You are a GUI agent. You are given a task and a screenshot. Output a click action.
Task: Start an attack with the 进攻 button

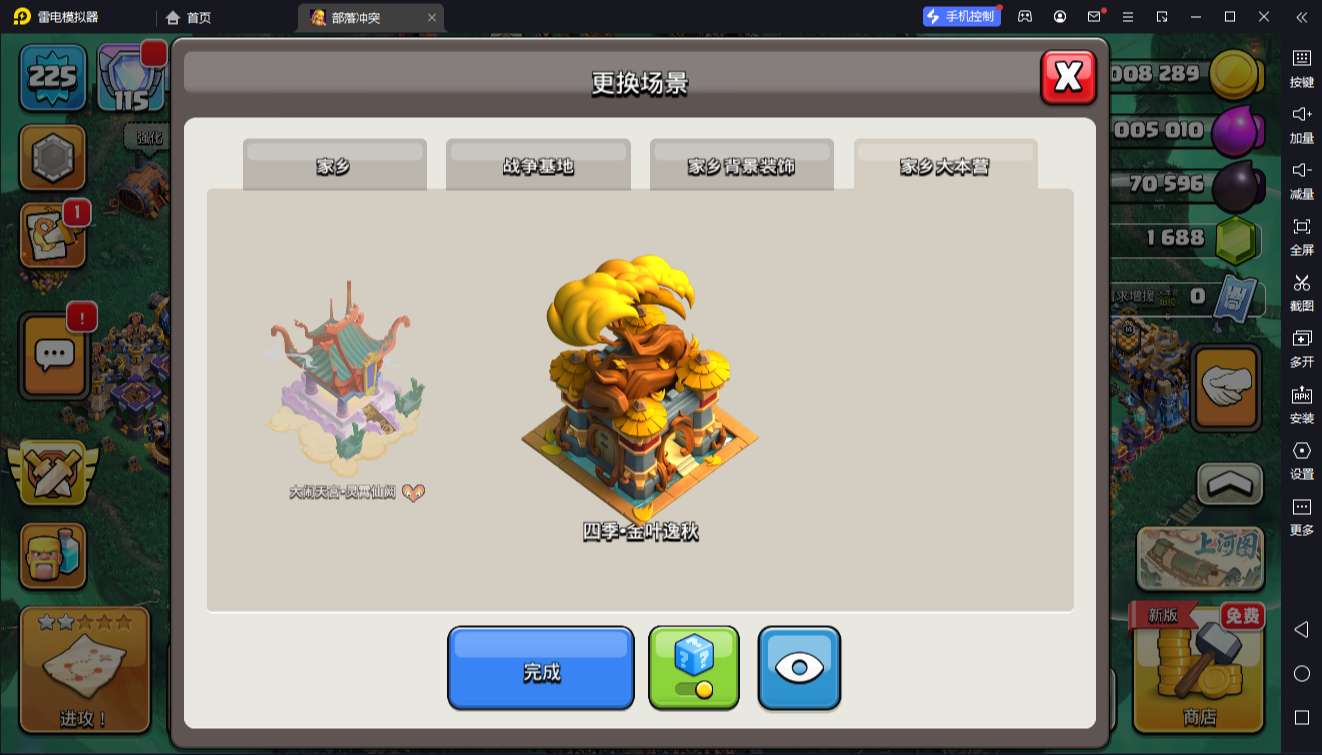click(85, 668)
